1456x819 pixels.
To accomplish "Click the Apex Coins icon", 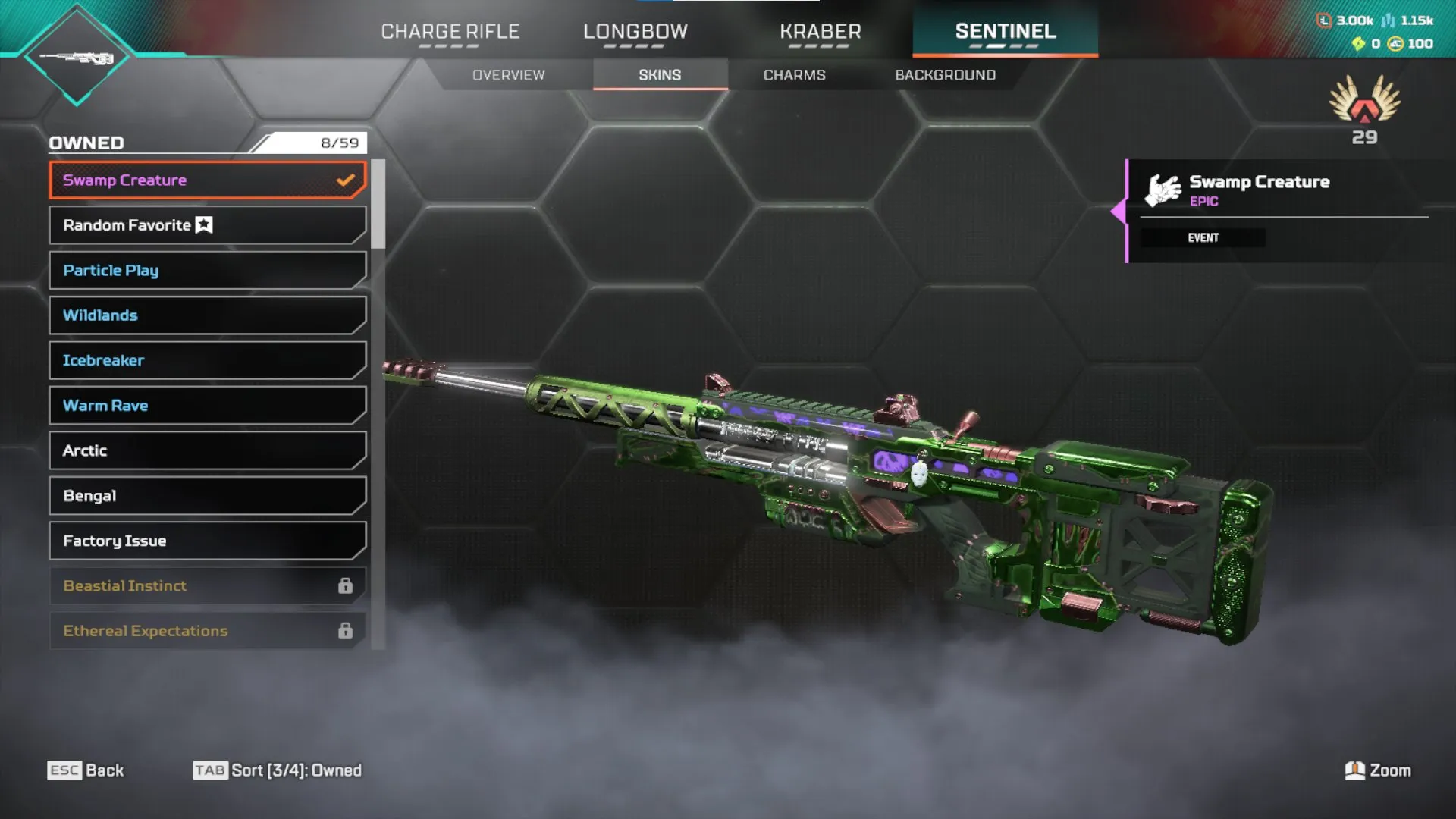I will point(1395,43).
